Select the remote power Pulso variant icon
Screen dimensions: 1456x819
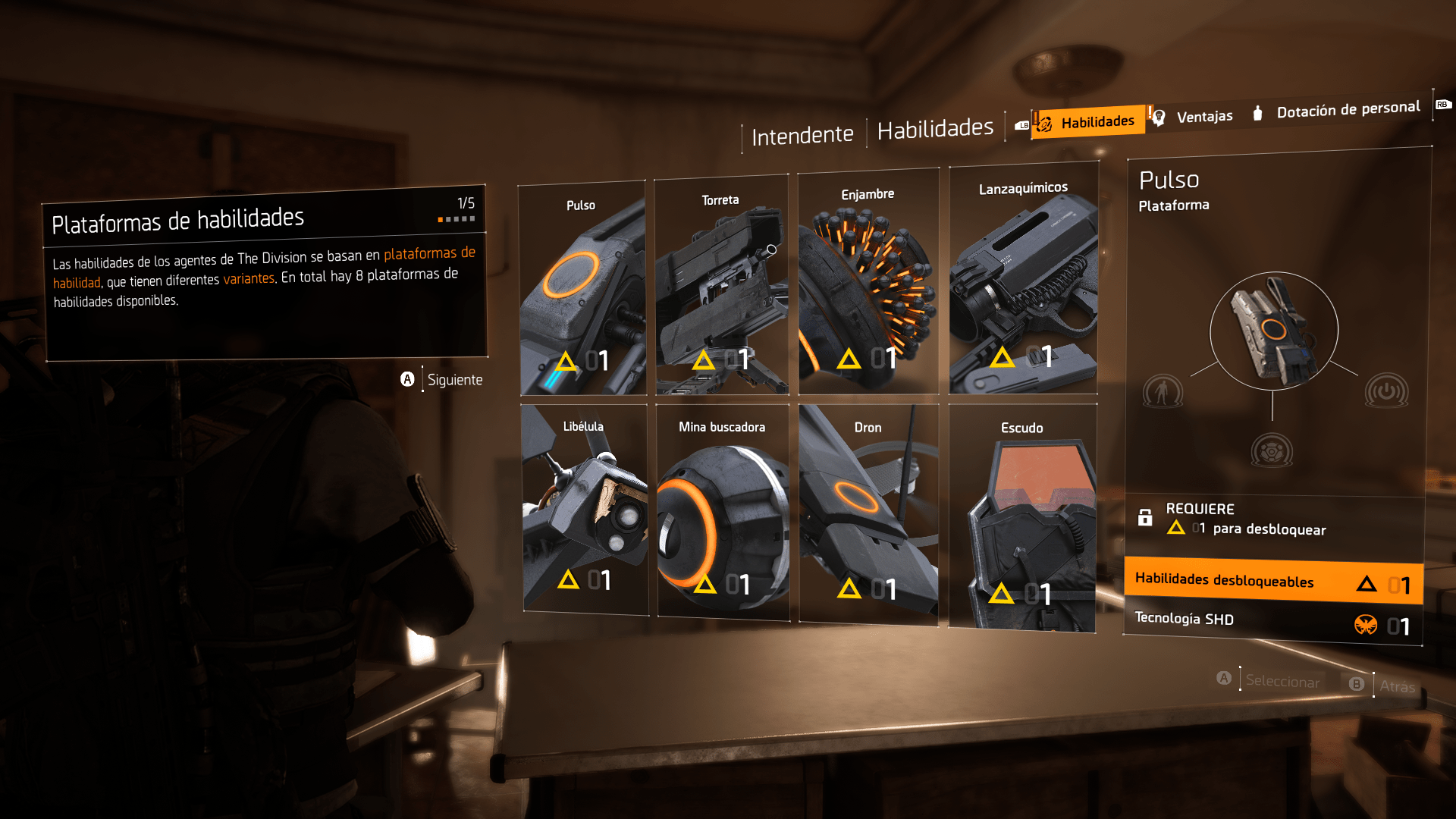[x=1385, y=391]
